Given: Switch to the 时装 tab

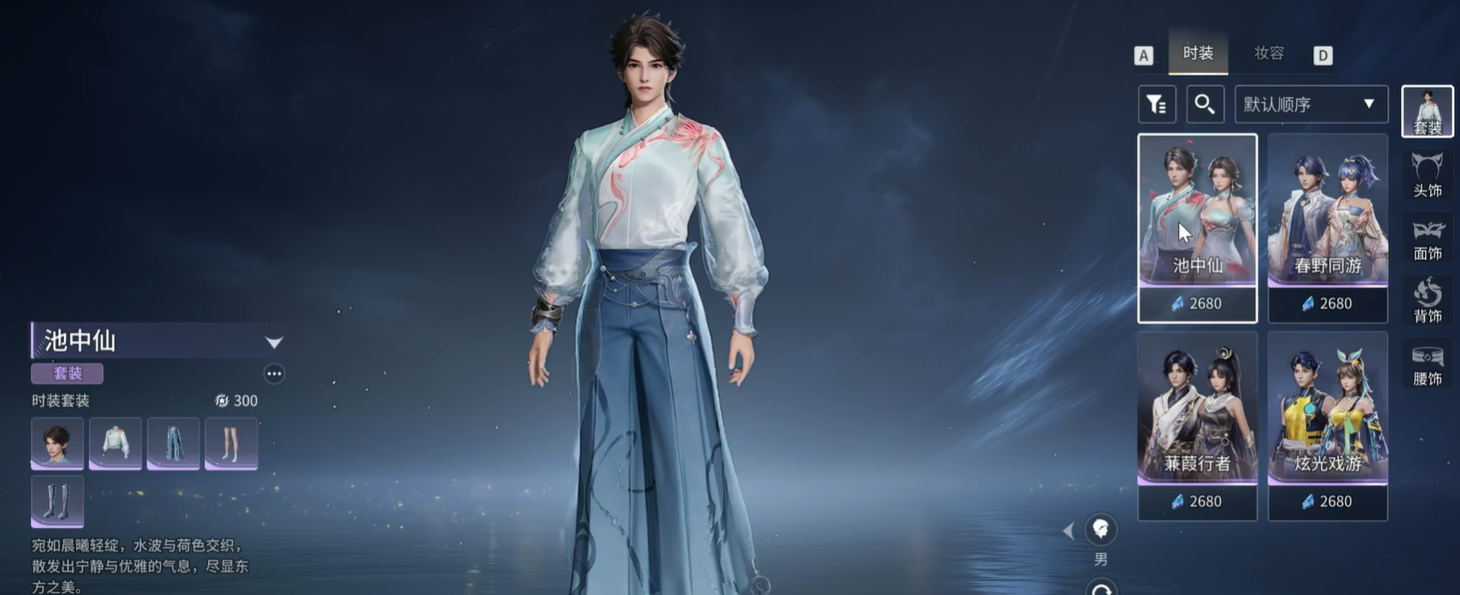Looking at the screenshot, I should pyautogui.click(x=1197, y=53).
